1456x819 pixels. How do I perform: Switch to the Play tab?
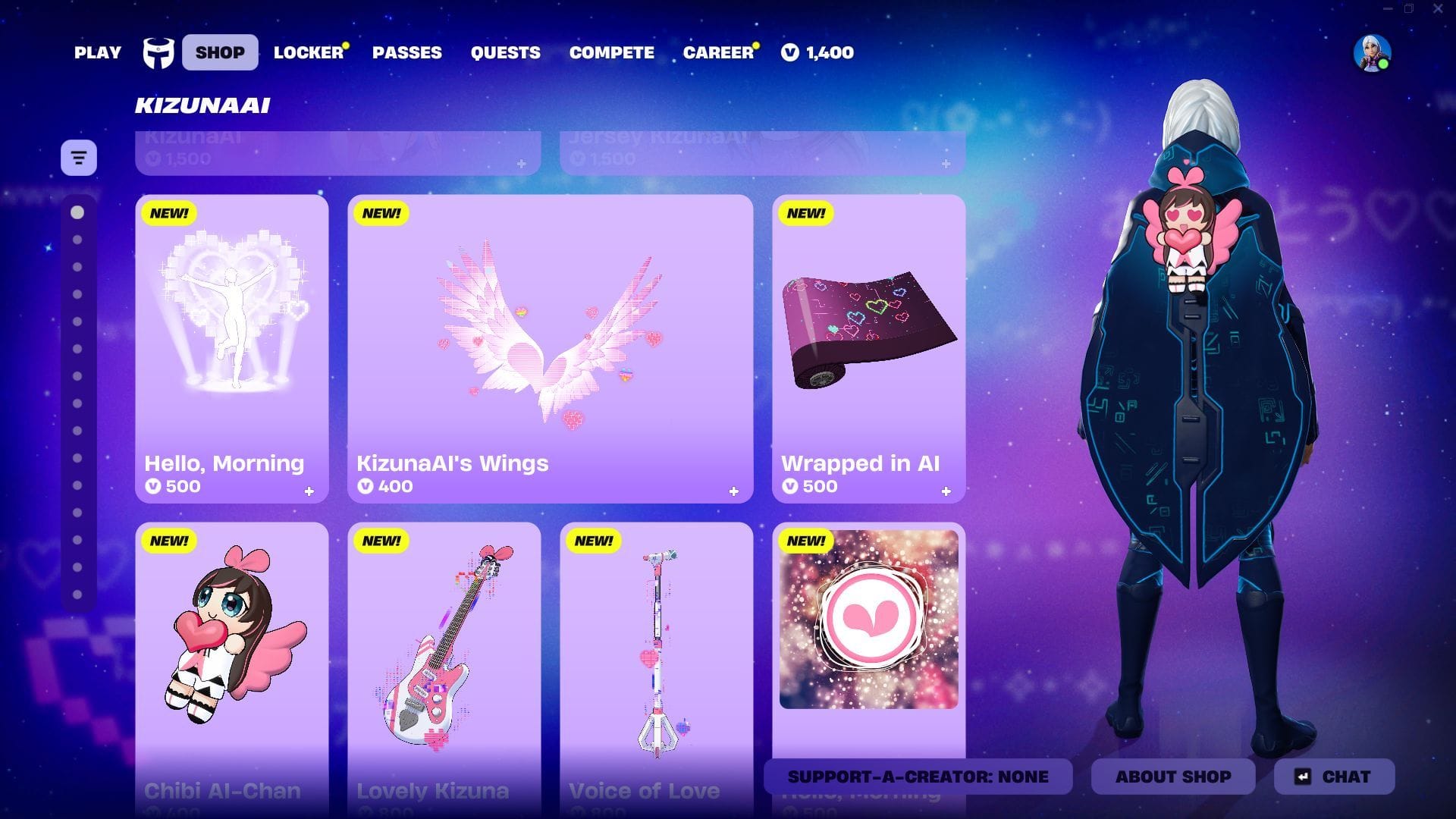point(97,52)
